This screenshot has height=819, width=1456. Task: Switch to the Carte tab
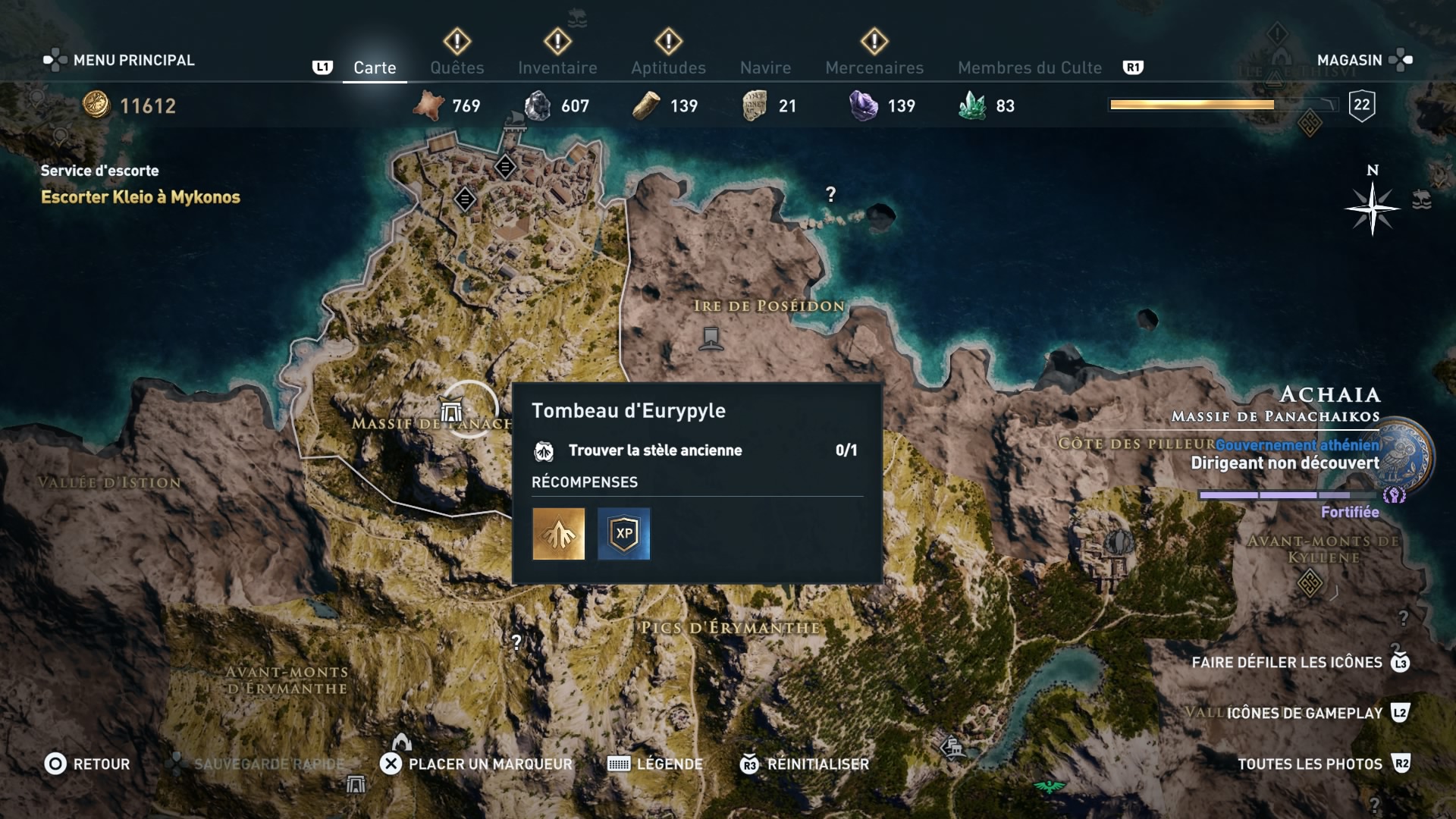tap(375, 67)
